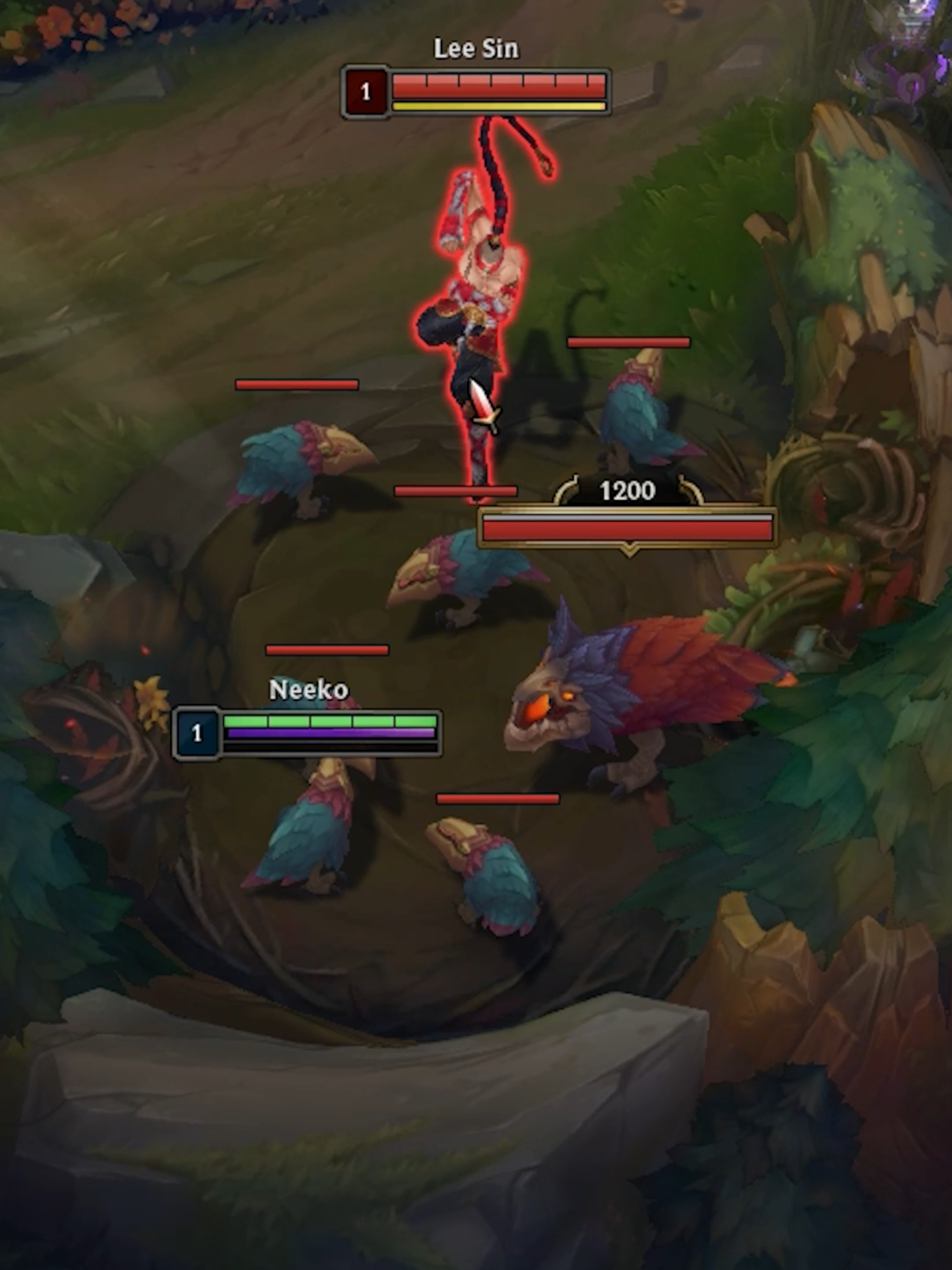
Task: Click Lee Sin's level 1 badge
Action: 365,91
